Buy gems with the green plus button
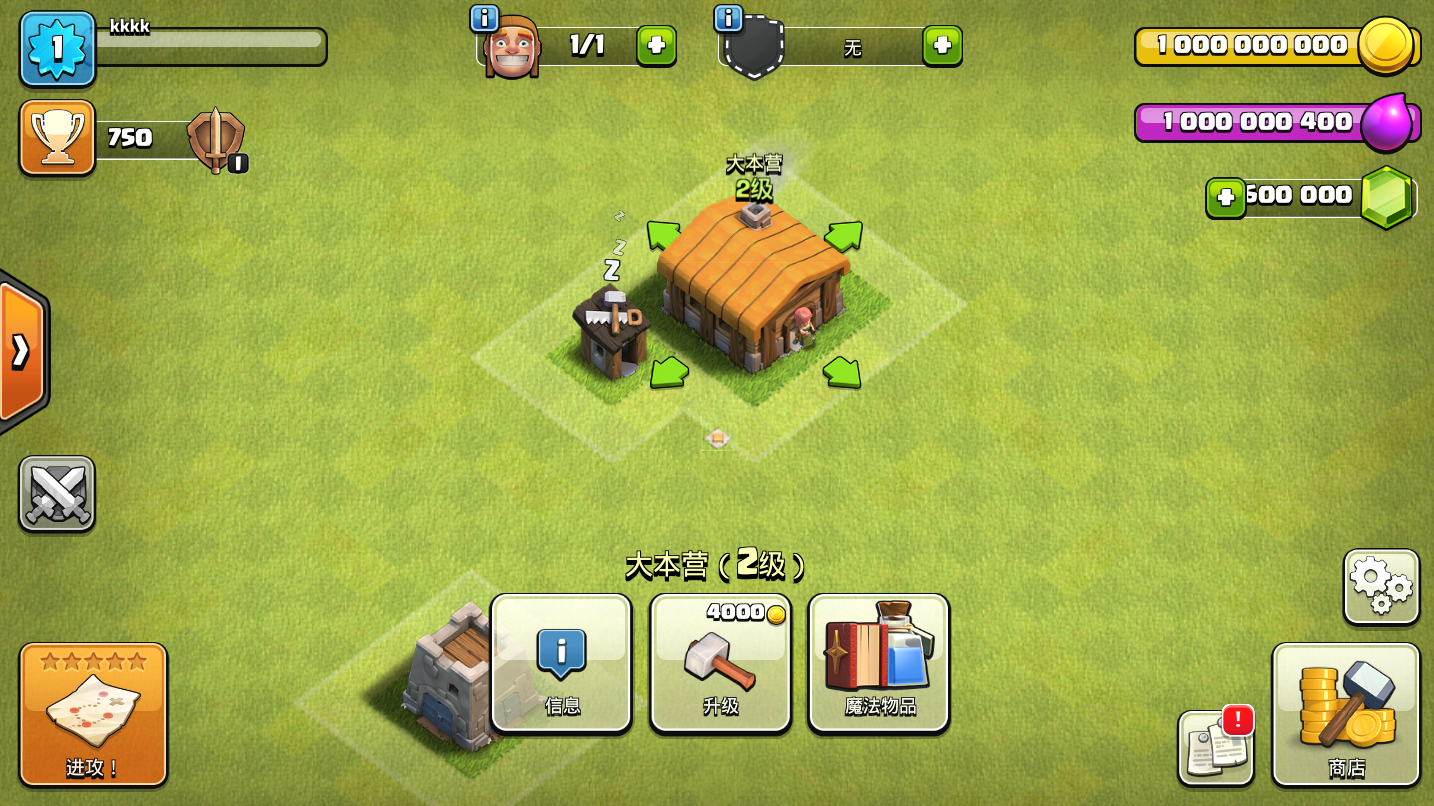 (1225, 198)
